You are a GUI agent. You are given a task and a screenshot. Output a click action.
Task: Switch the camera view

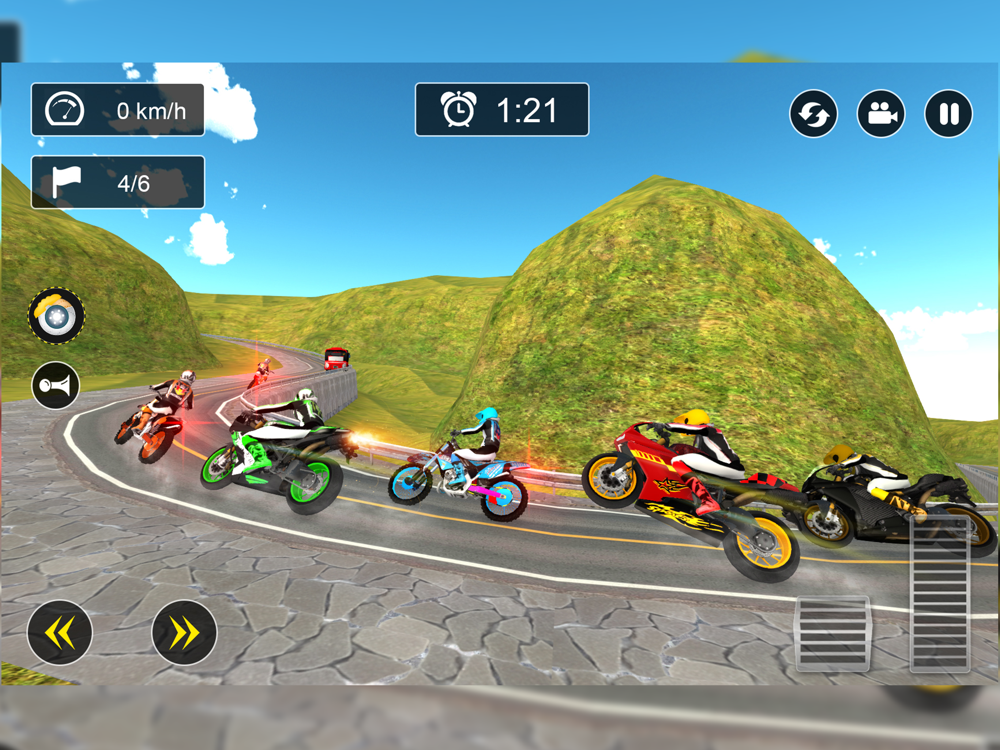[881, 114]
